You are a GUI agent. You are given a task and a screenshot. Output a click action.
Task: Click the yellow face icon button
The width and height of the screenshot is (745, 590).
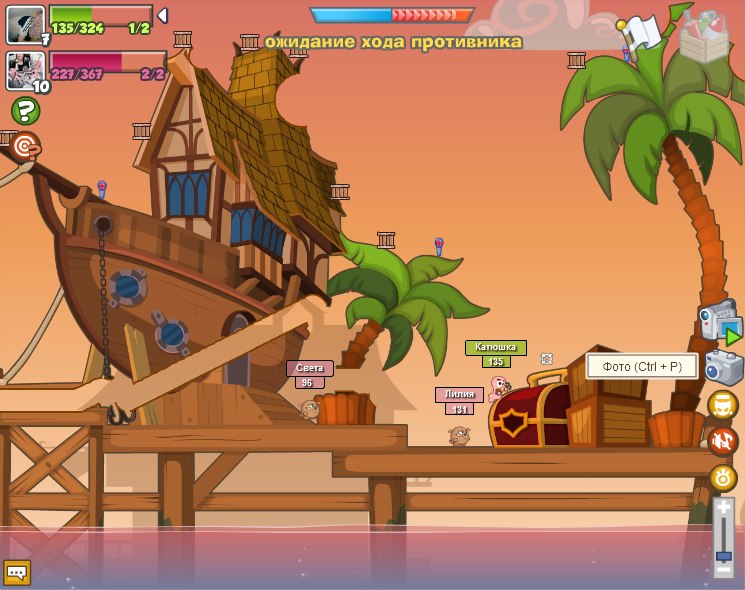[x=722, y=405]
